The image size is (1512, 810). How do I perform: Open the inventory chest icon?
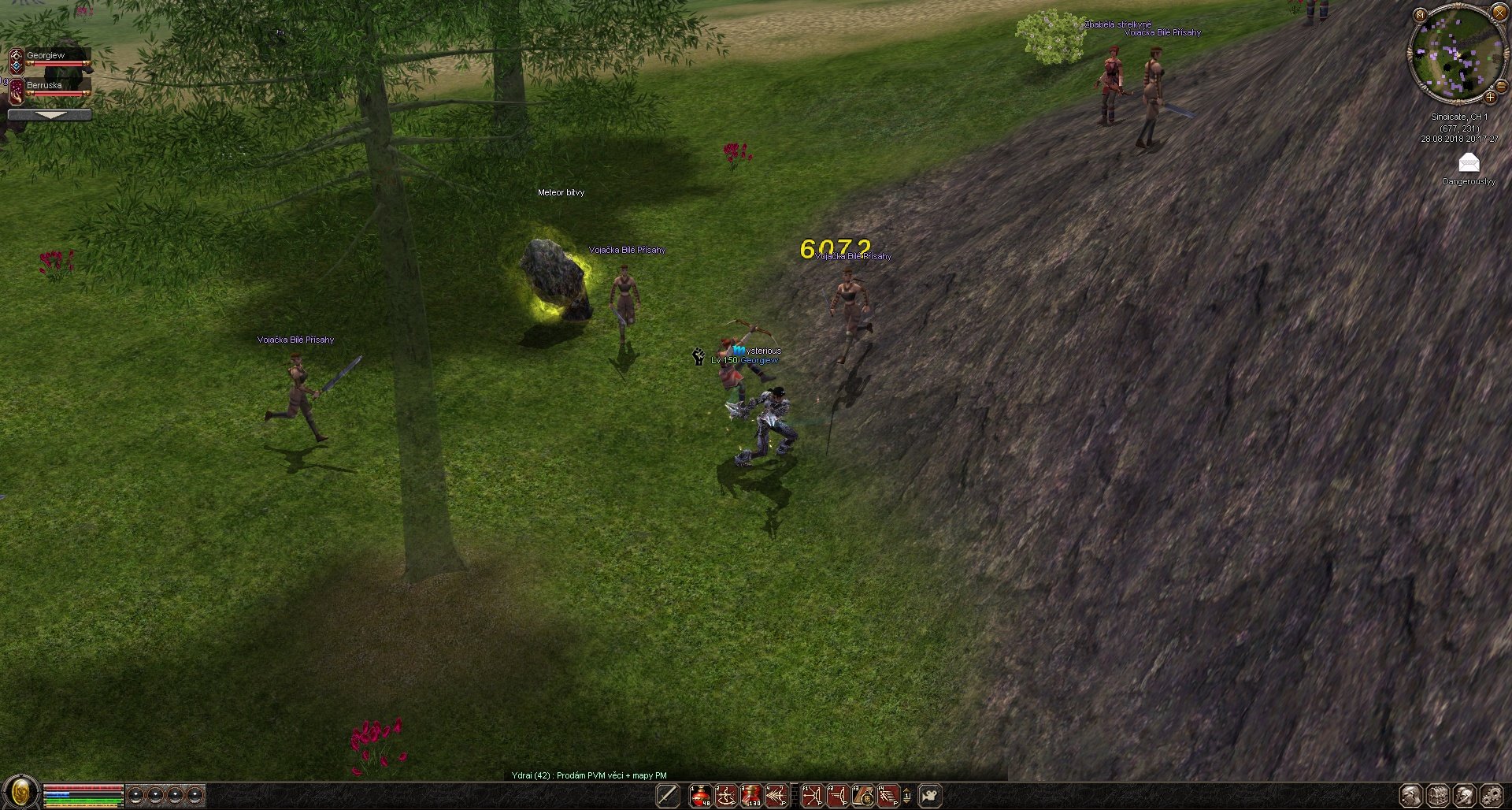point(1438,796)
